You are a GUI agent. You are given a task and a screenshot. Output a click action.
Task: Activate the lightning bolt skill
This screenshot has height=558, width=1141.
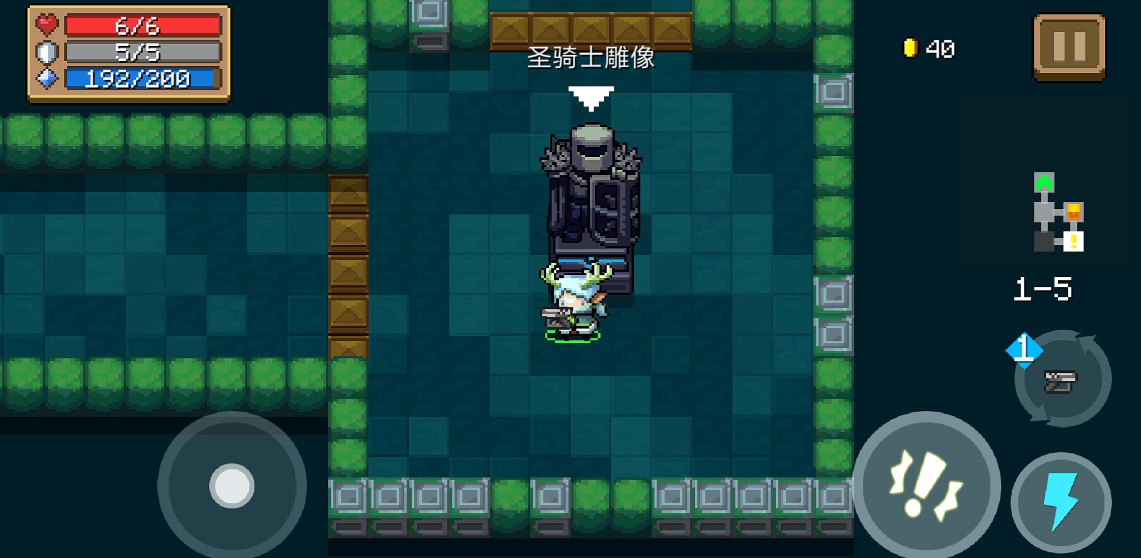1061,502
